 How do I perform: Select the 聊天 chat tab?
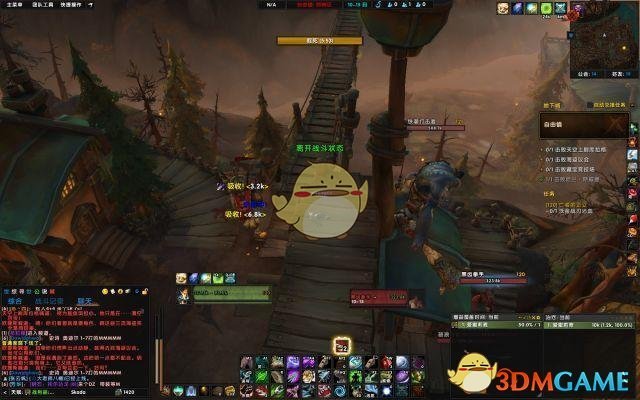click(x=85, y=300)
